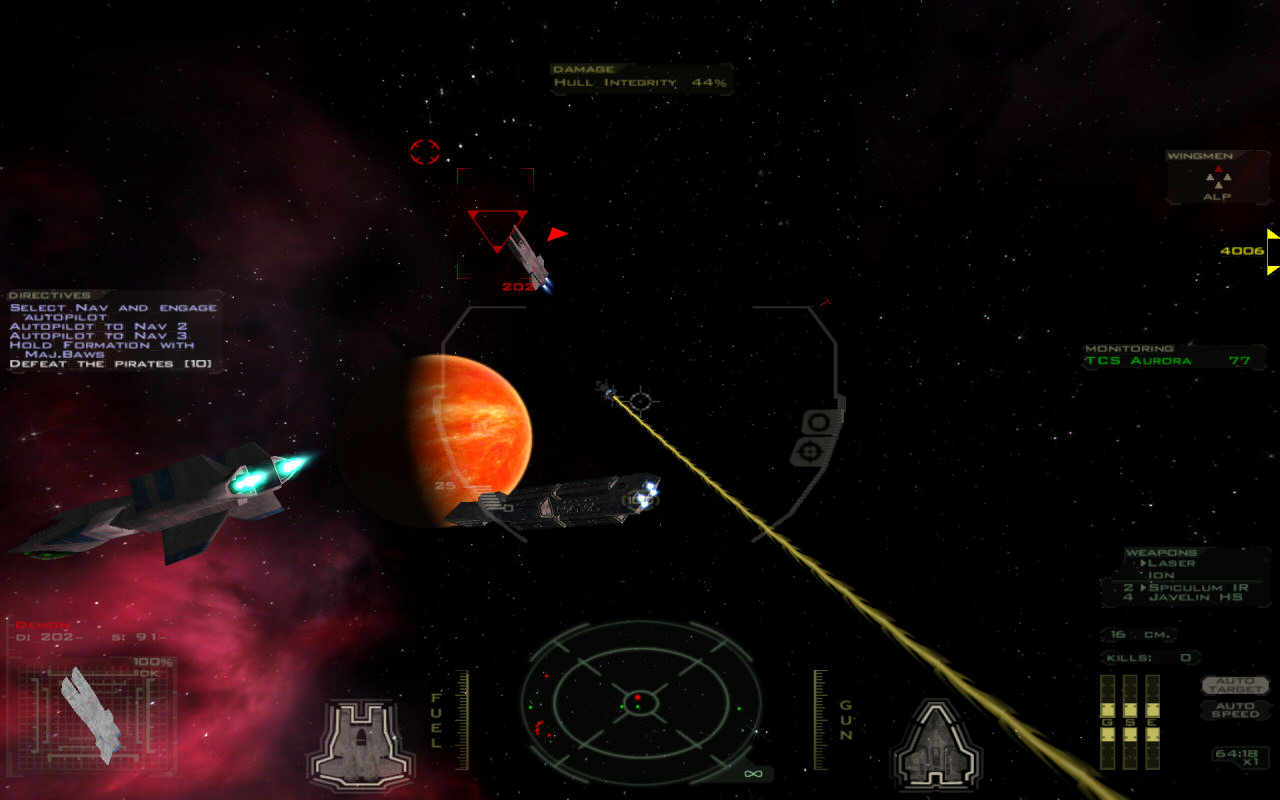Click the Defeat the pirates directive
The width and height of the screenshot is (1280, 800).
tap(110, 364)
